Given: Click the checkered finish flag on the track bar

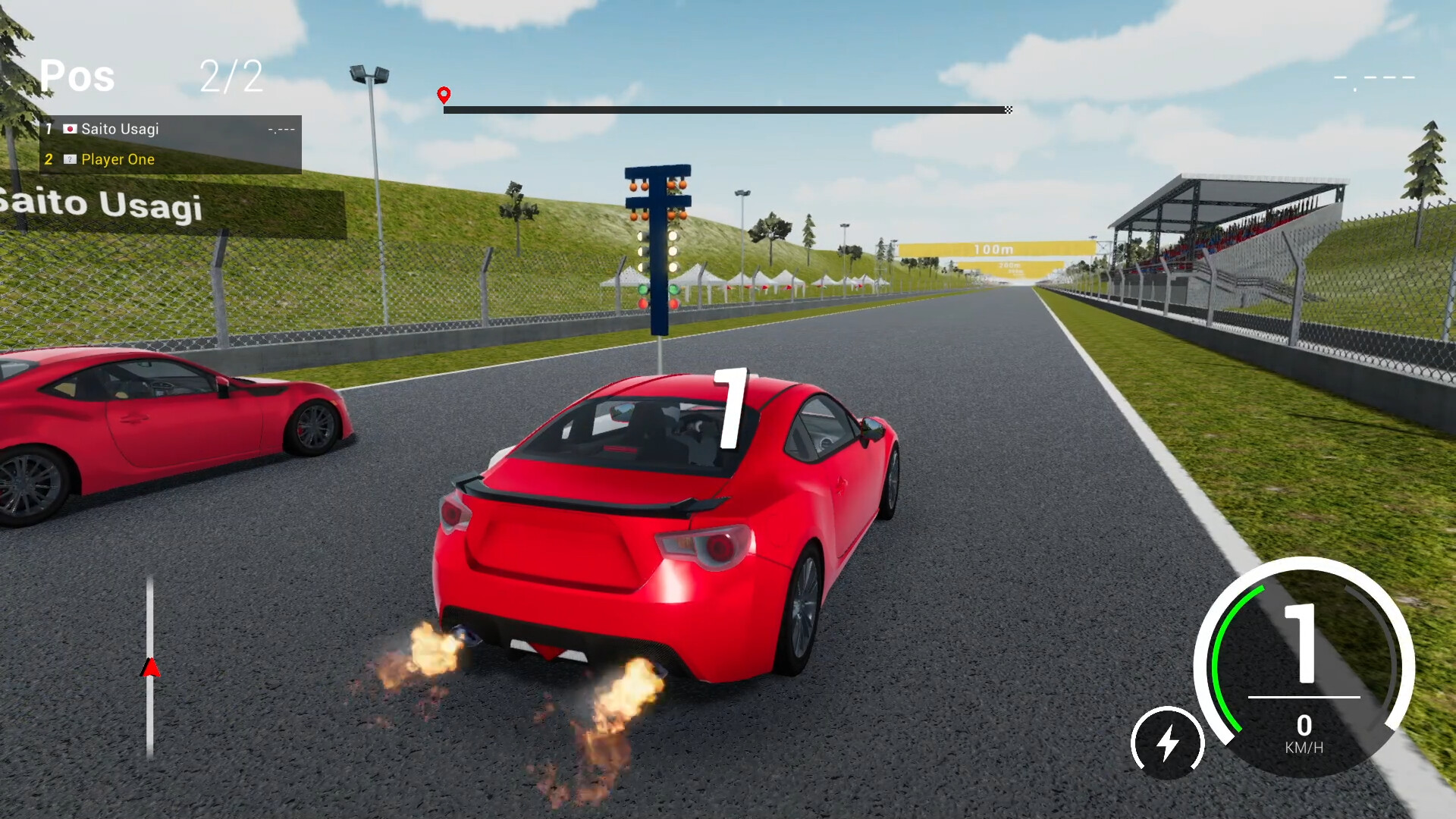Looking at the screenshot, I should pos(1008,110).
